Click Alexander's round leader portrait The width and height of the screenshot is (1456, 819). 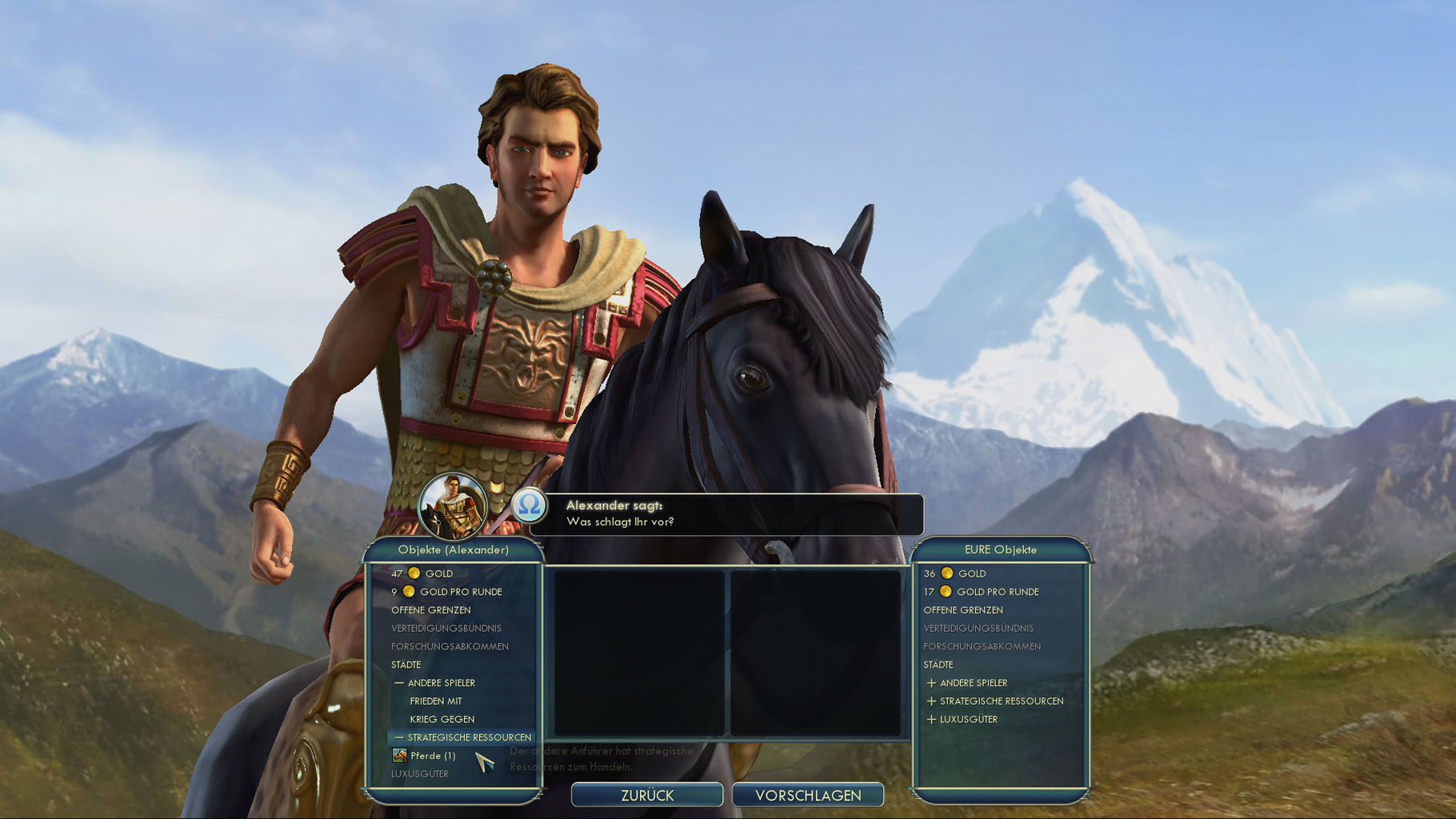click(x=453, y=506)
